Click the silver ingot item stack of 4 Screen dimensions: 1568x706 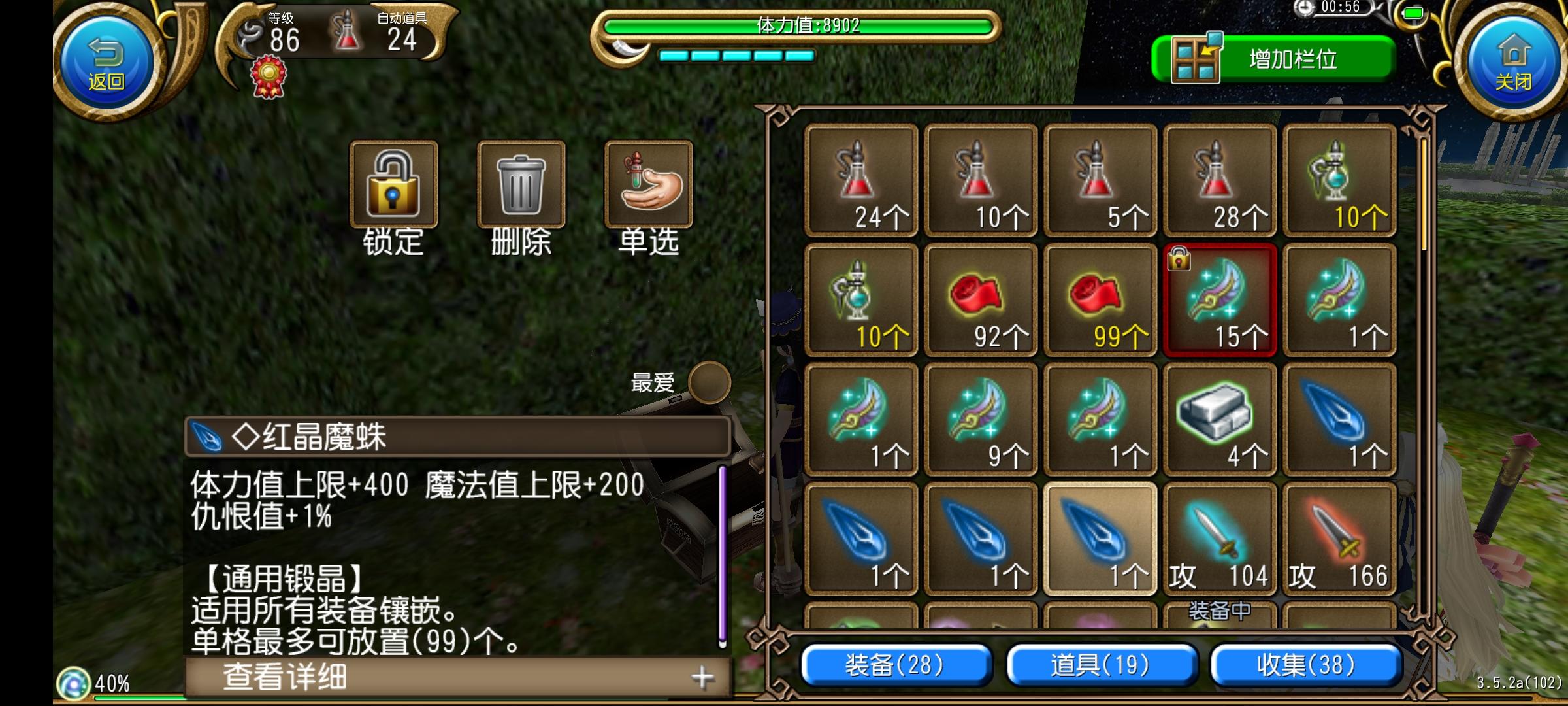(1220, 420)
